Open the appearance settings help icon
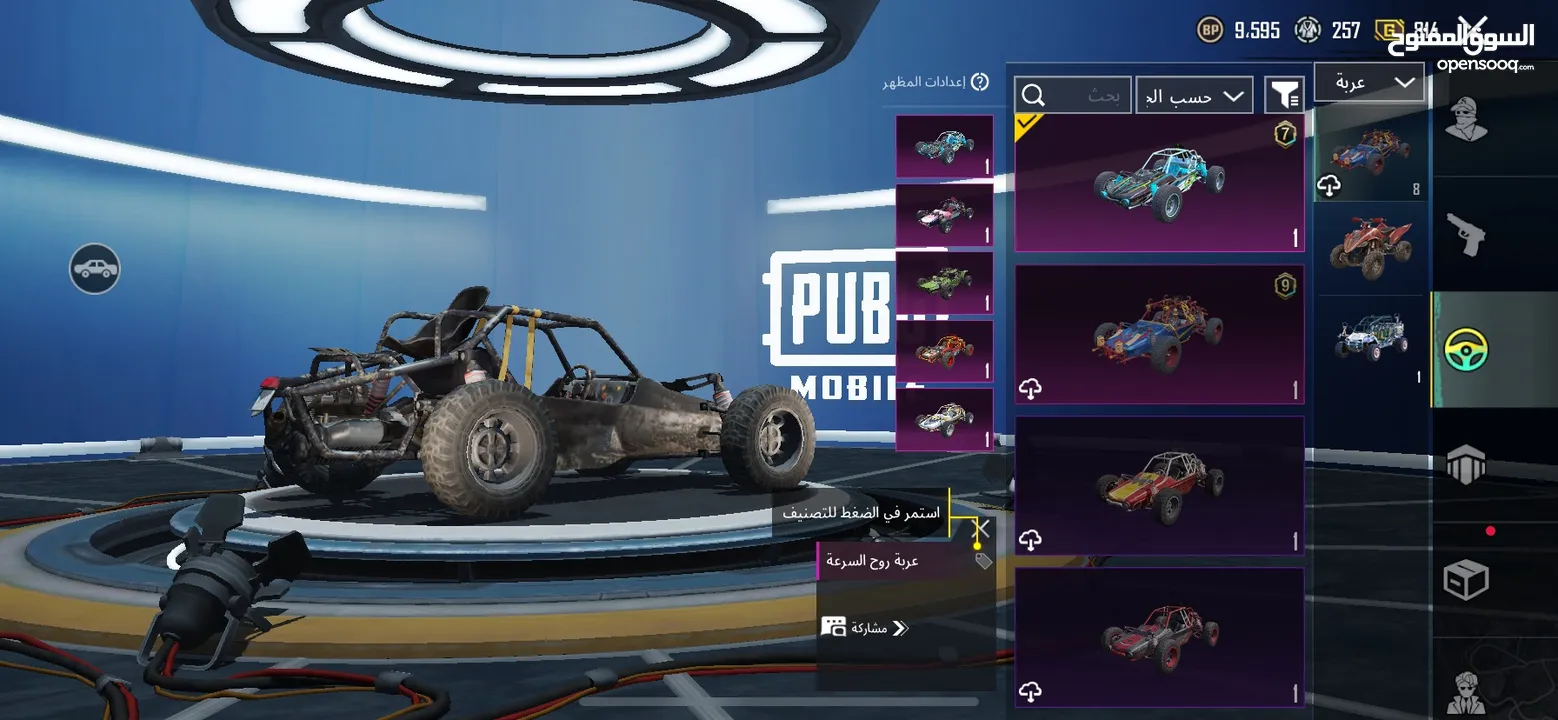 (x=980, y=82)
